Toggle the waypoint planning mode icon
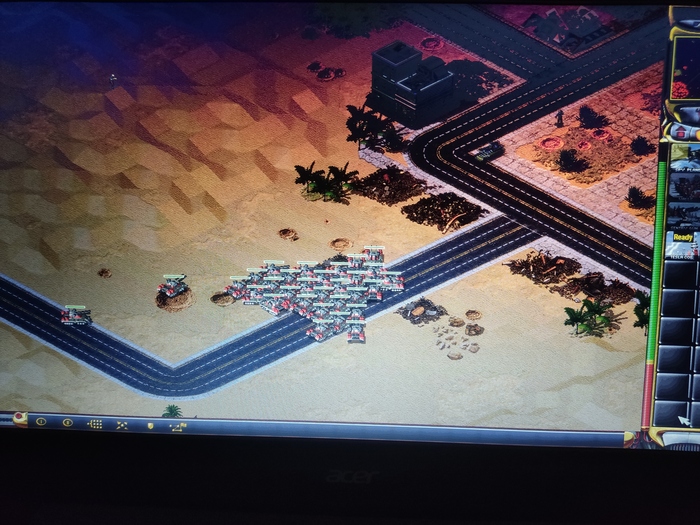This screenshot has width=700, height=525. tap(178, 427)
